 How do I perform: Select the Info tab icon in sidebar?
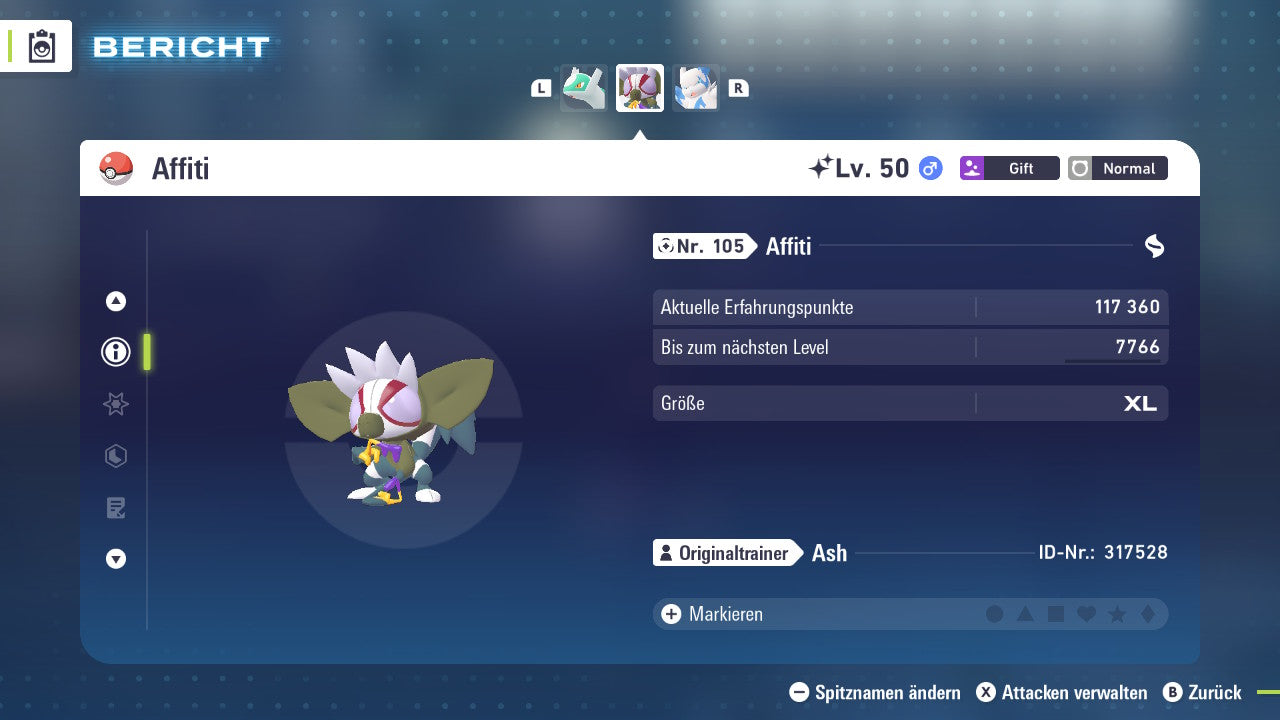pos(115,352)
